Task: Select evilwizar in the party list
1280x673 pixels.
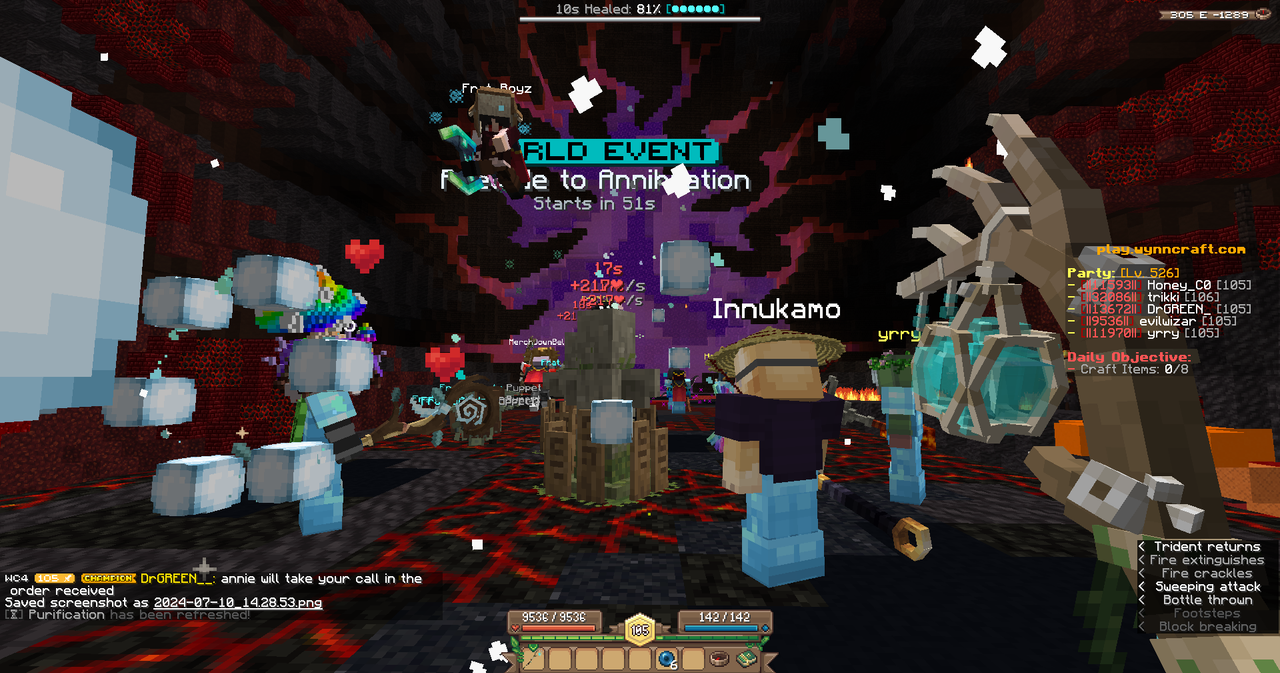Action: pyautogui.click(x=1173, y=322)
